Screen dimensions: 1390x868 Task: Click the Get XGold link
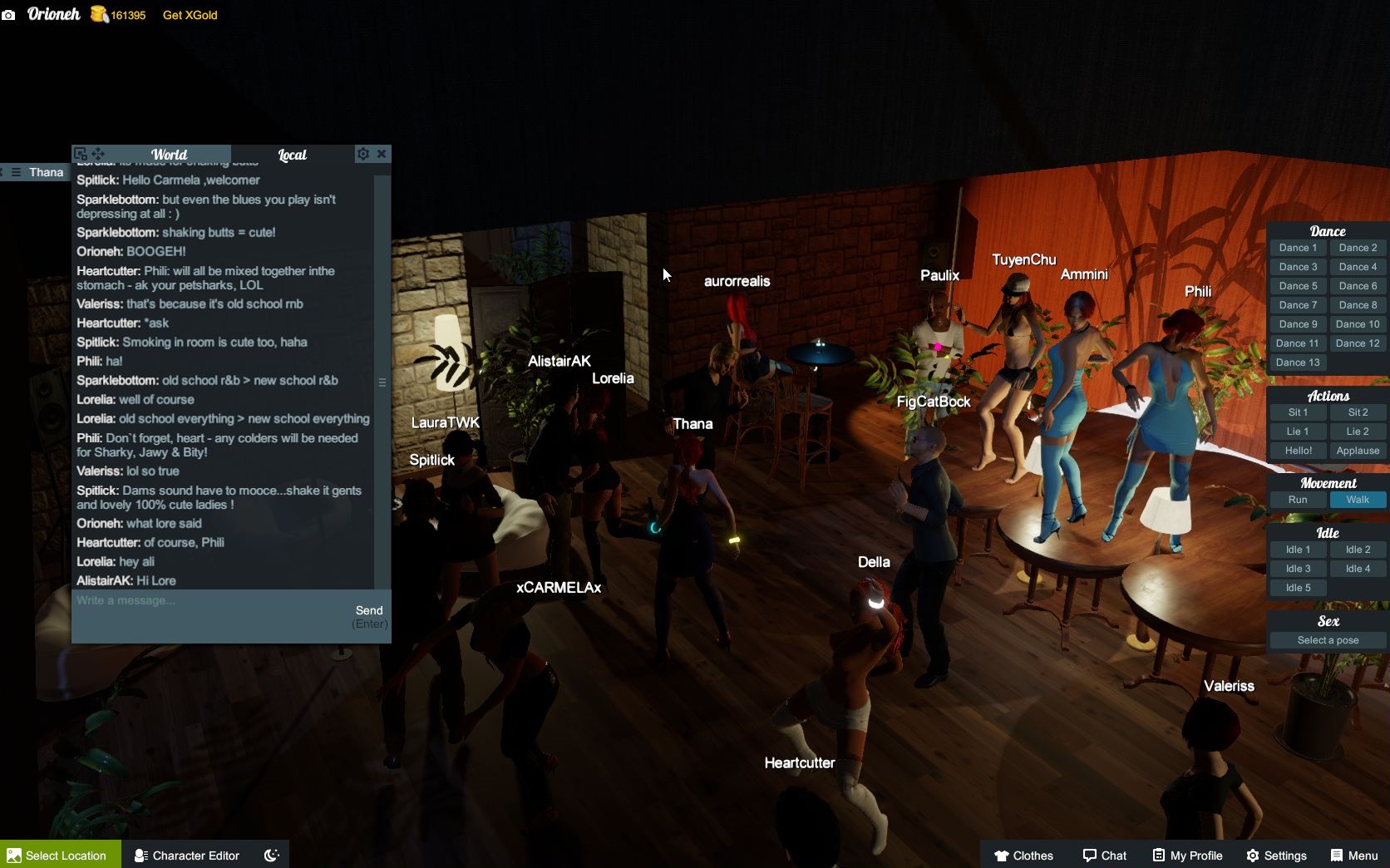pyautogui.click(x=189, y=15)
